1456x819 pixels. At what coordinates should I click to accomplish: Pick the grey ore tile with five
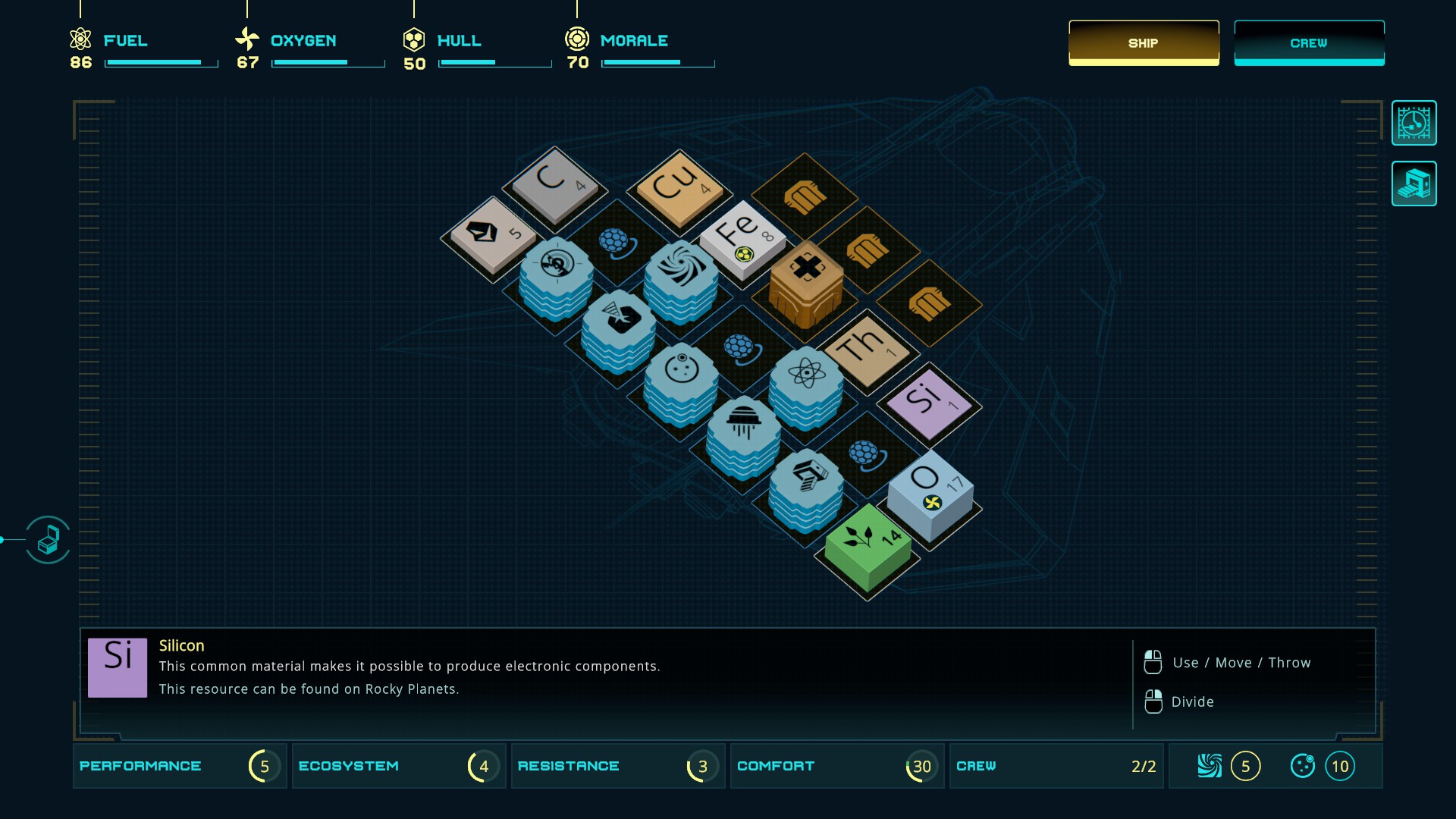click(493, 235)
